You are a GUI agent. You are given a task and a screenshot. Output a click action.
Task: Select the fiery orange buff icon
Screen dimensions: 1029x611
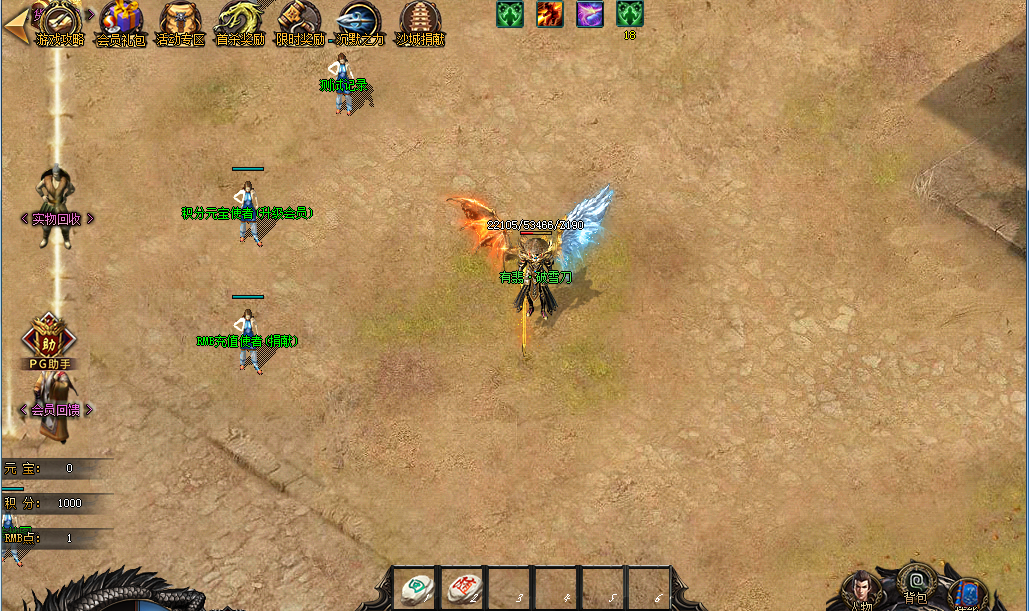(x=549, y=14)
